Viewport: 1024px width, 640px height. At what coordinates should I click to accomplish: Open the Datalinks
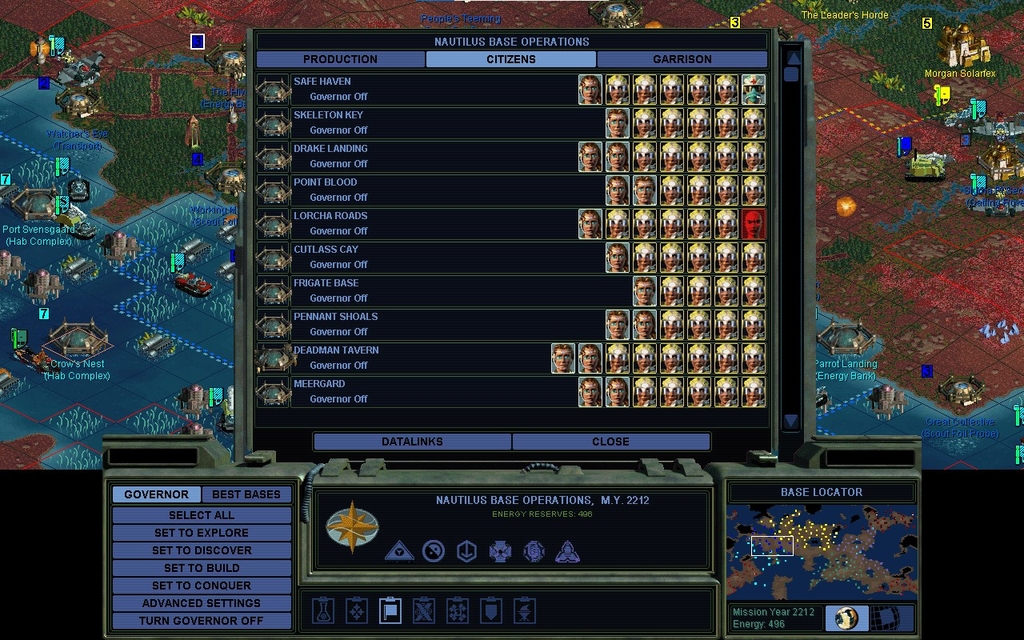click(x=412, y=441)
